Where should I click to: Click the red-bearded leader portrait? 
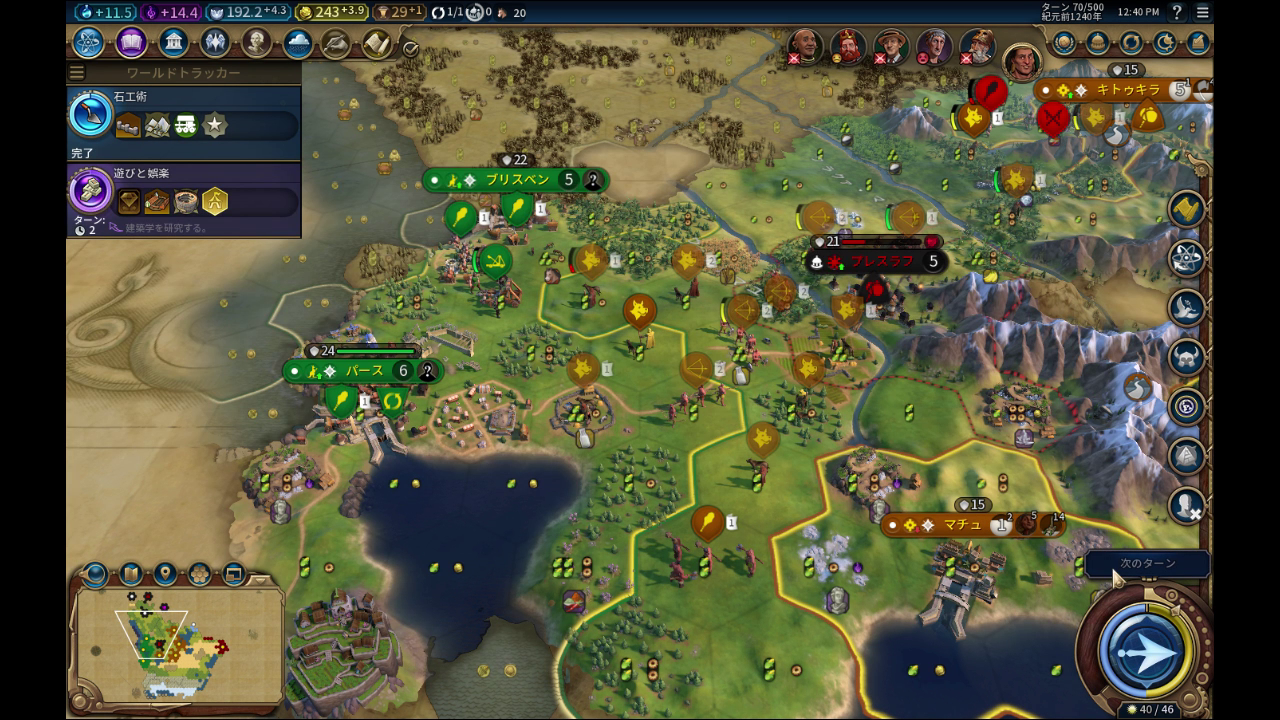[849, 46]
